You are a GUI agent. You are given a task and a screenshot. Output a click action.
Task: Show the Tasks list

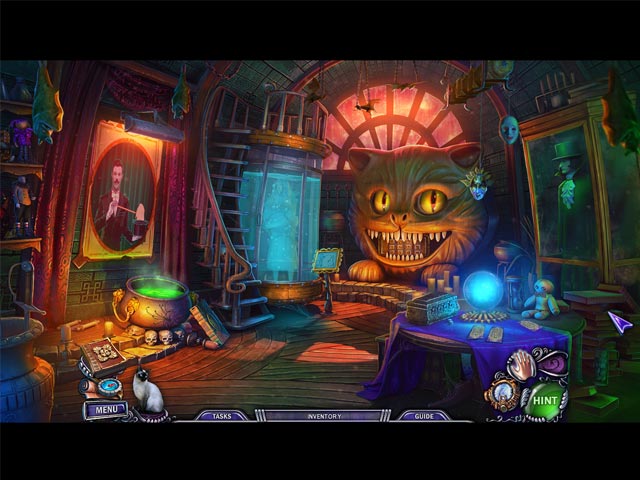[x=217, y=416]
